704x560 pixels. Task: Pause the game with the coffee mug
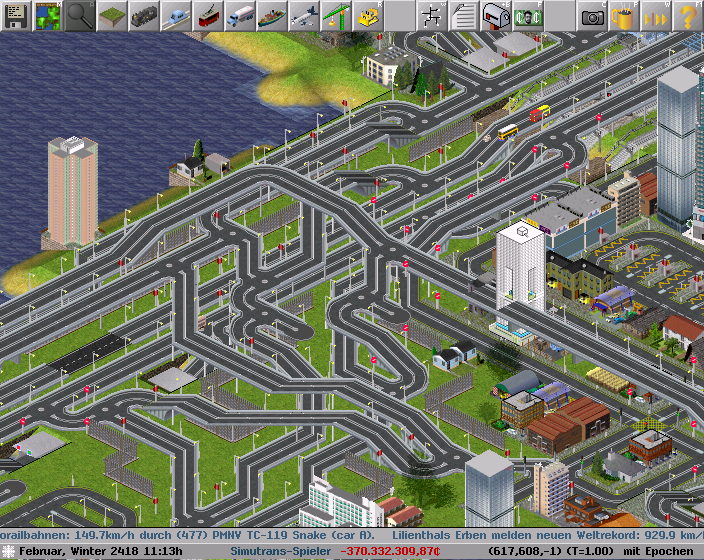tap(624, 16)
